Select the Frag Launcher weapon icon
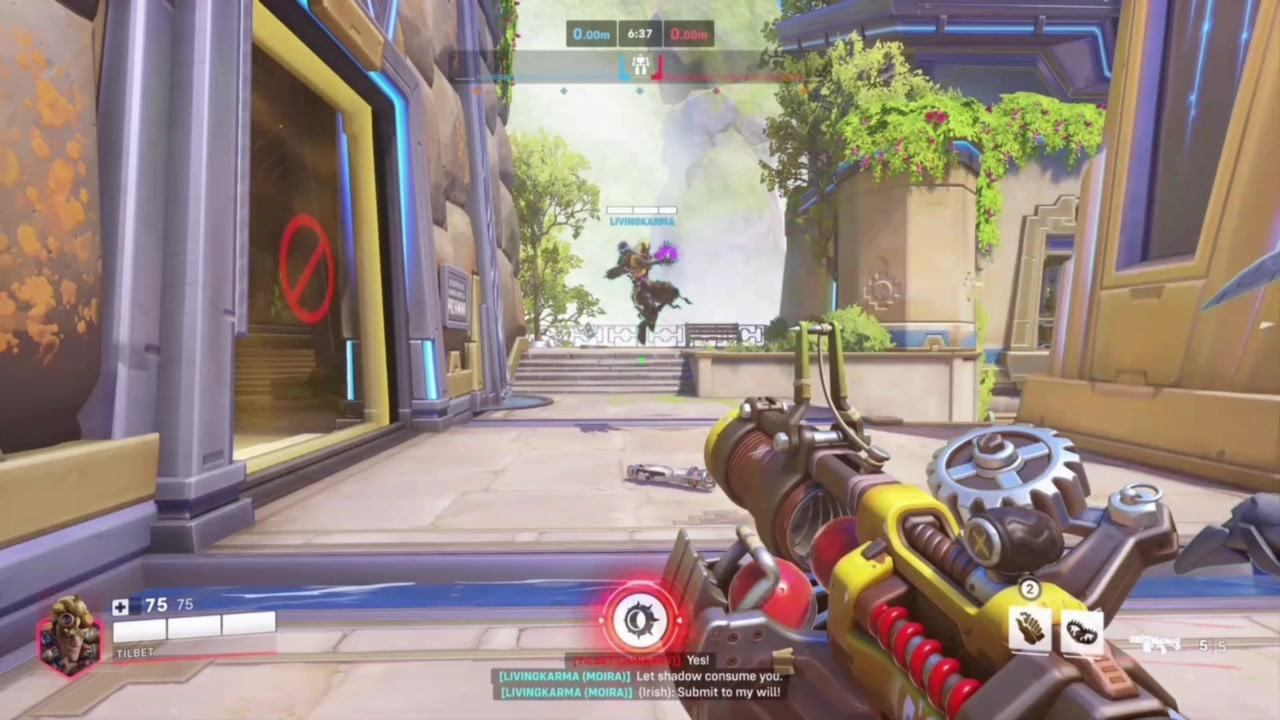The image size is (1280, 720). [x=1157, y=645]
